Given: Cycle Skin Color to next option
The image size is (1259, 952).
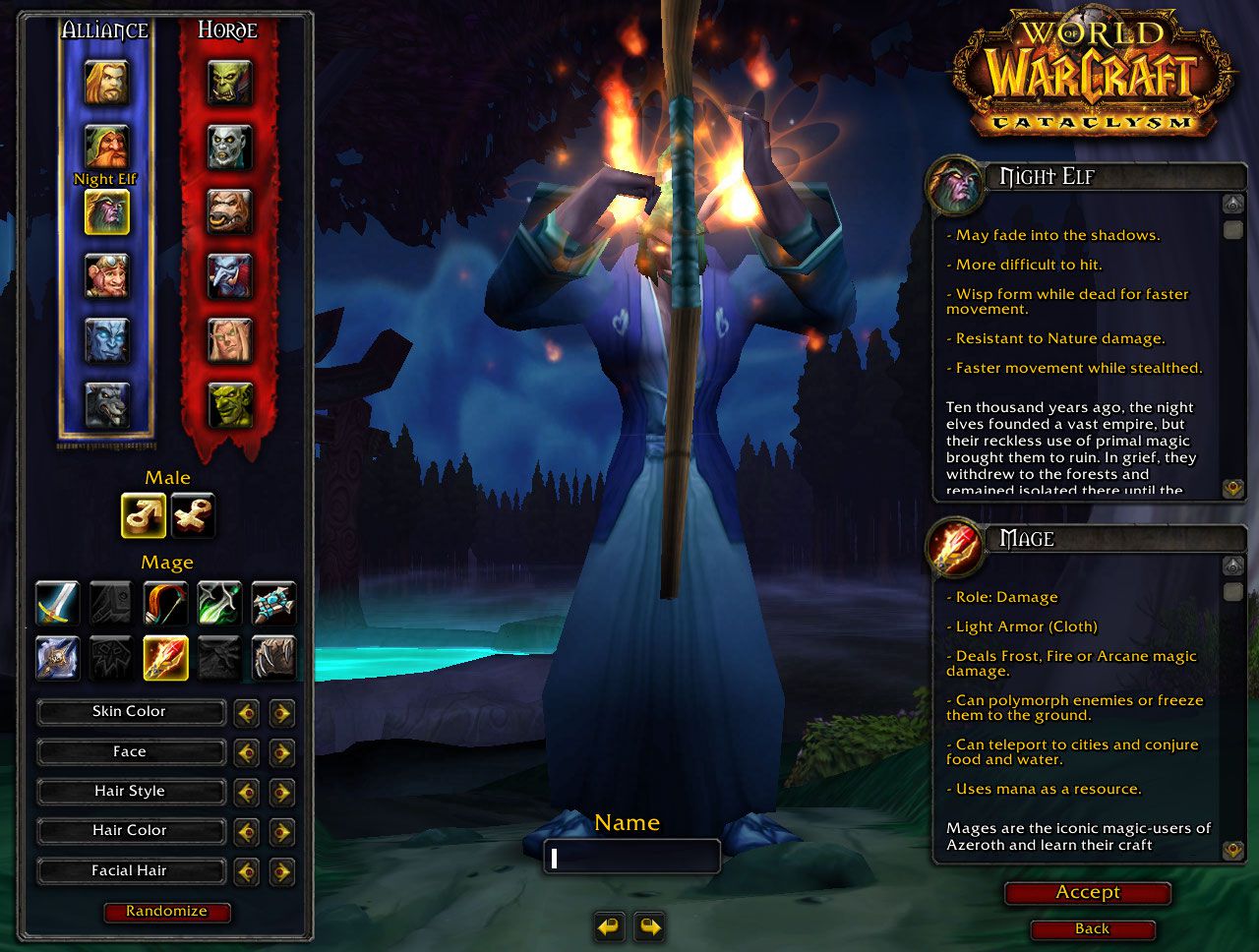Looking at the screenshot, I should click(281, 712).
